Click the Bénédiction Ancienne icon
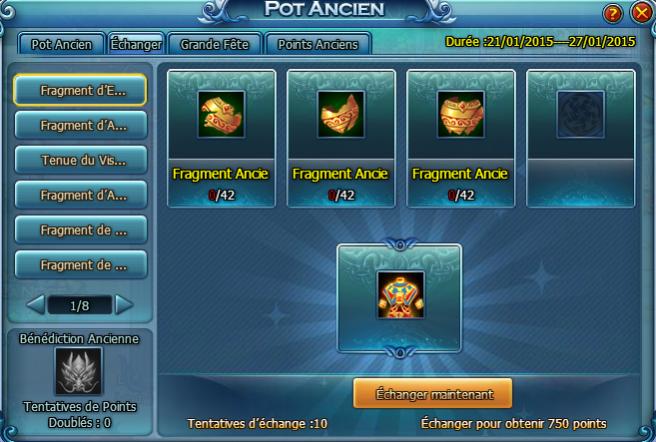This screenshot has width=656, height=442. (79, 371)
